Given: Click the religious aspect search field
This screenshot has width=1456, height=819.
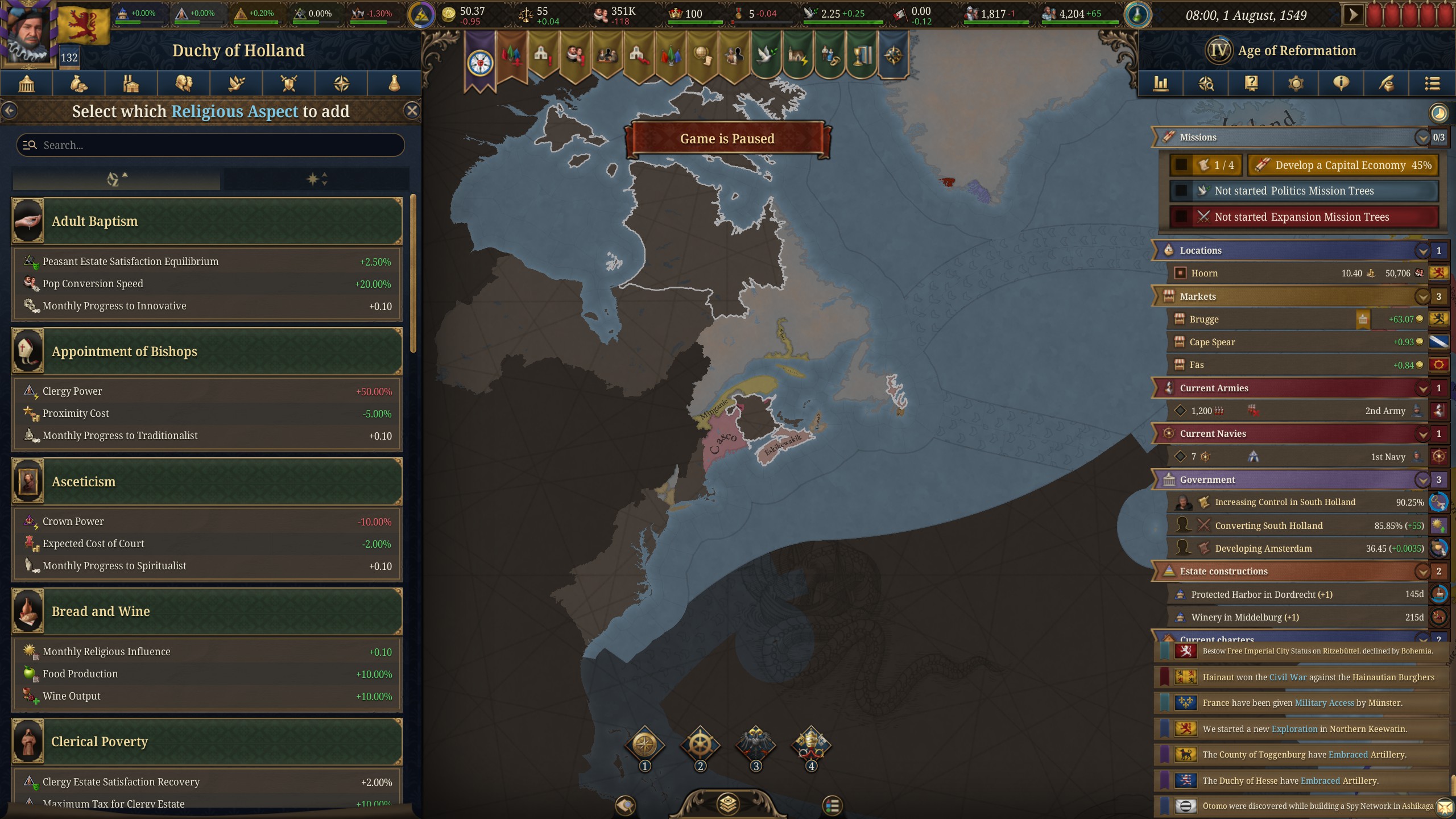Looking at the screenshot, I should [210, 145].
